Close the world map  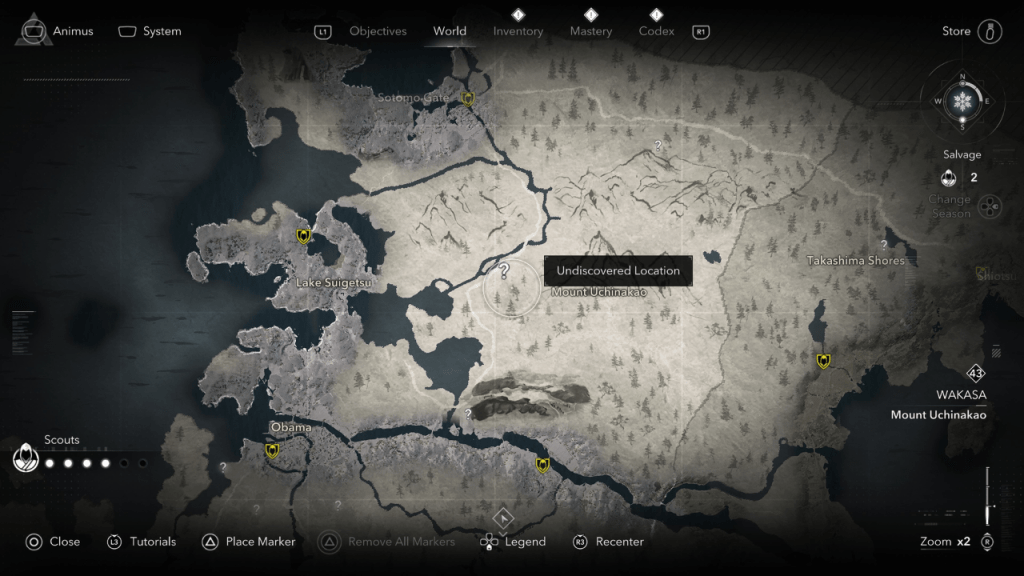52,542
